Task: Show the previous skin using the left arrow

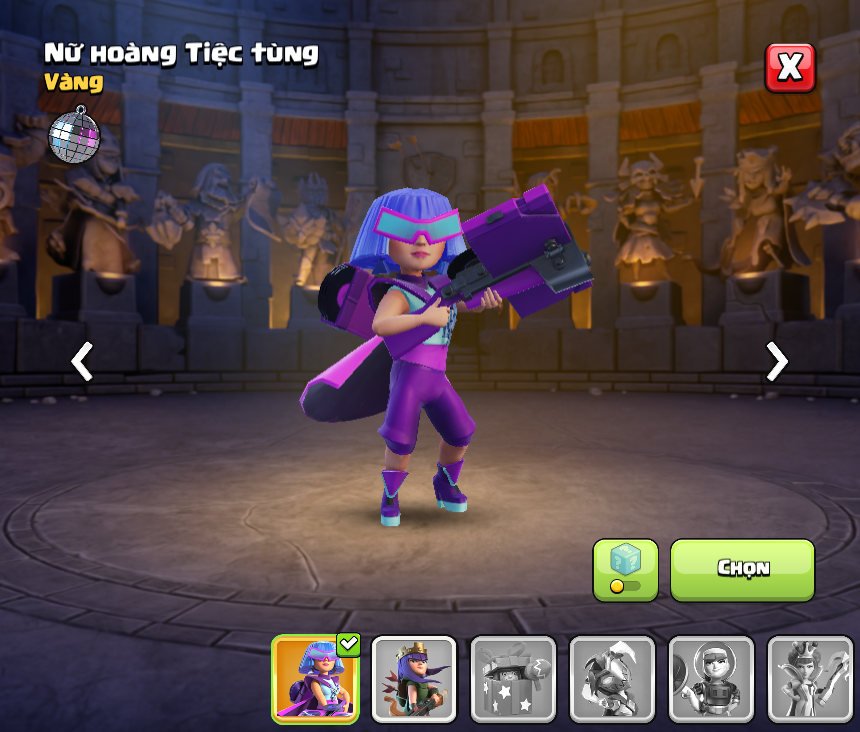Action: (82, 361)
